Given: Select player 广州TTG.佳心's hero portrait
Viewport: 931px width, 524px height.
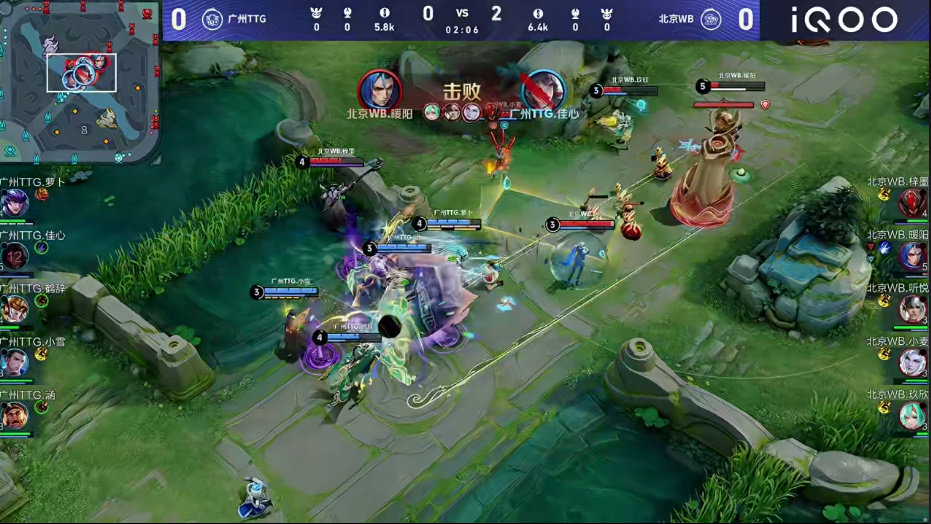Looking at the screenshot, I should click(15, 256).
